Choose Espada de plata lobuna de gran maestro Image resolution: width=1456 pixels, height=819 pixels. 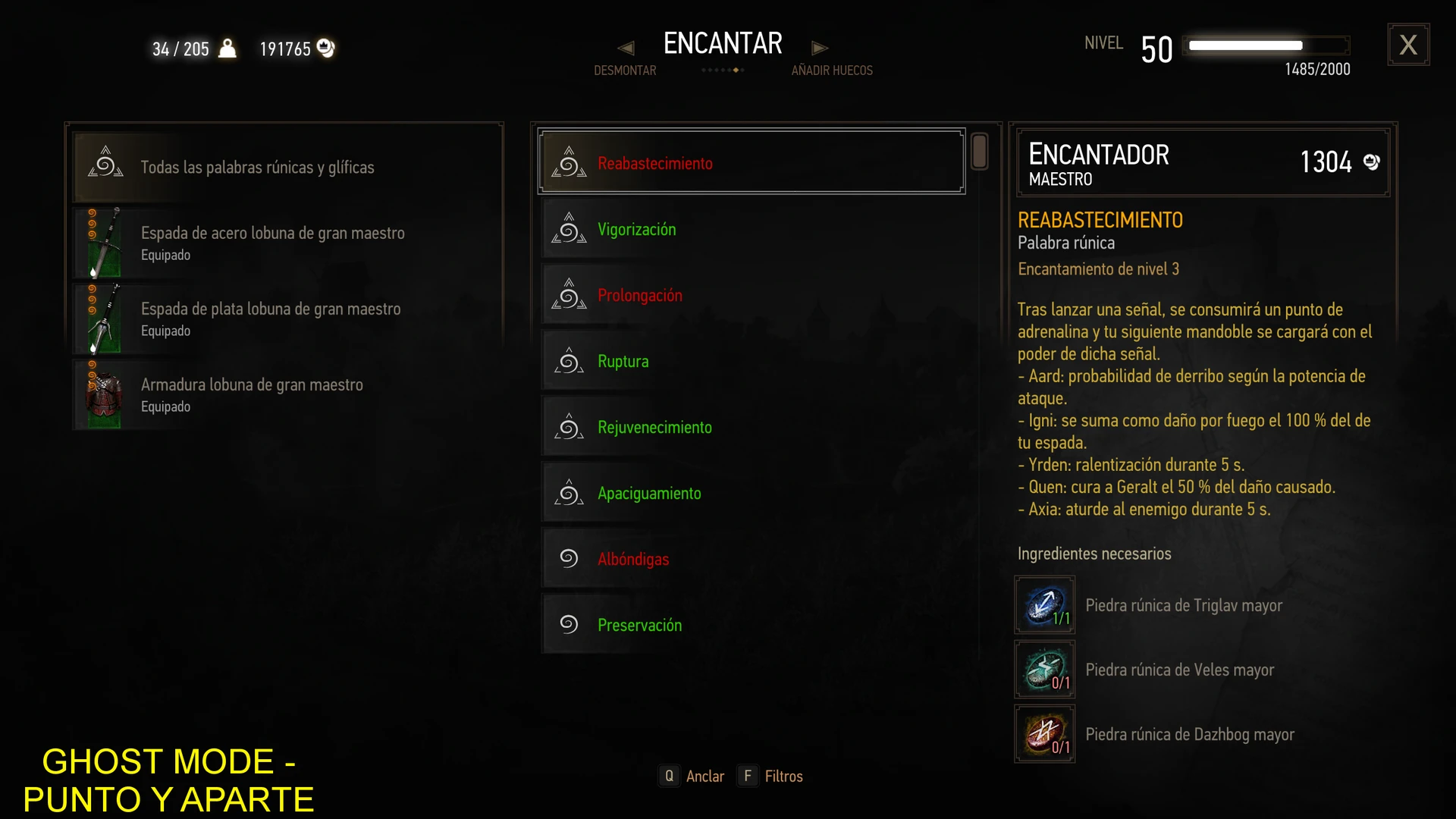[x=287, y=318]
